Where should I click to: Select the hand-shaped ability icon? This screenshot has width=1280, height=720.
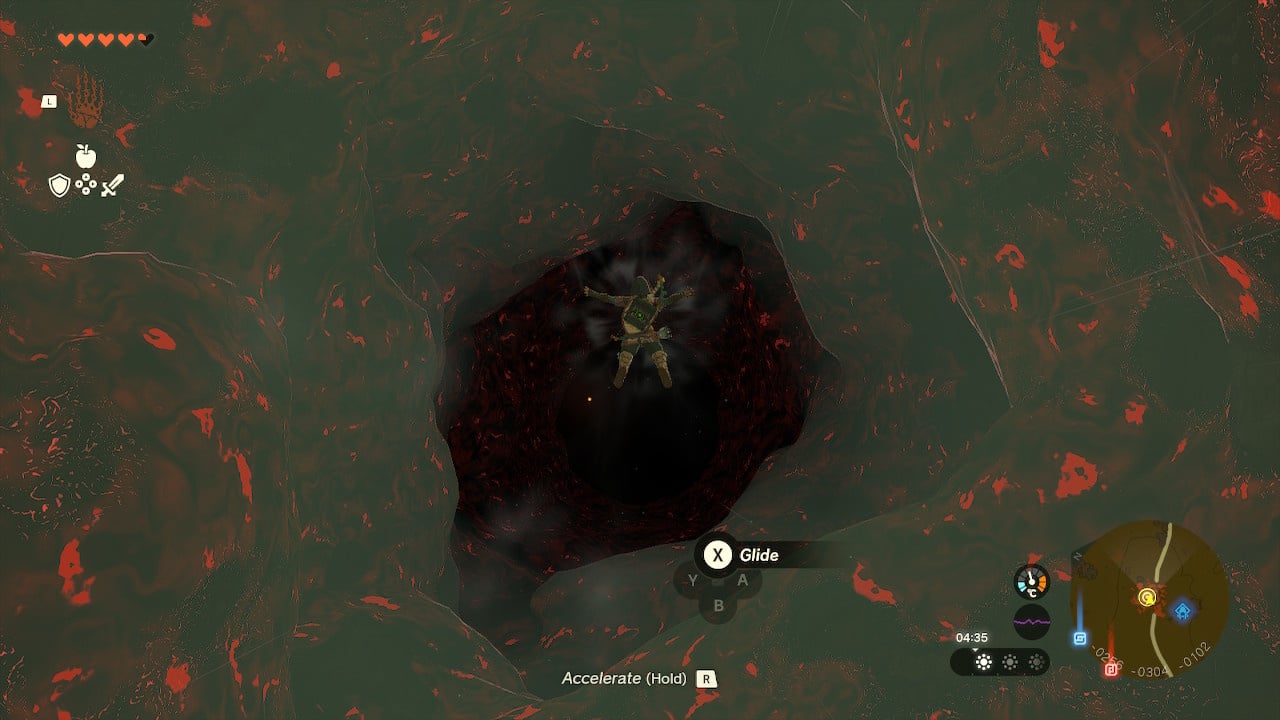87,102
